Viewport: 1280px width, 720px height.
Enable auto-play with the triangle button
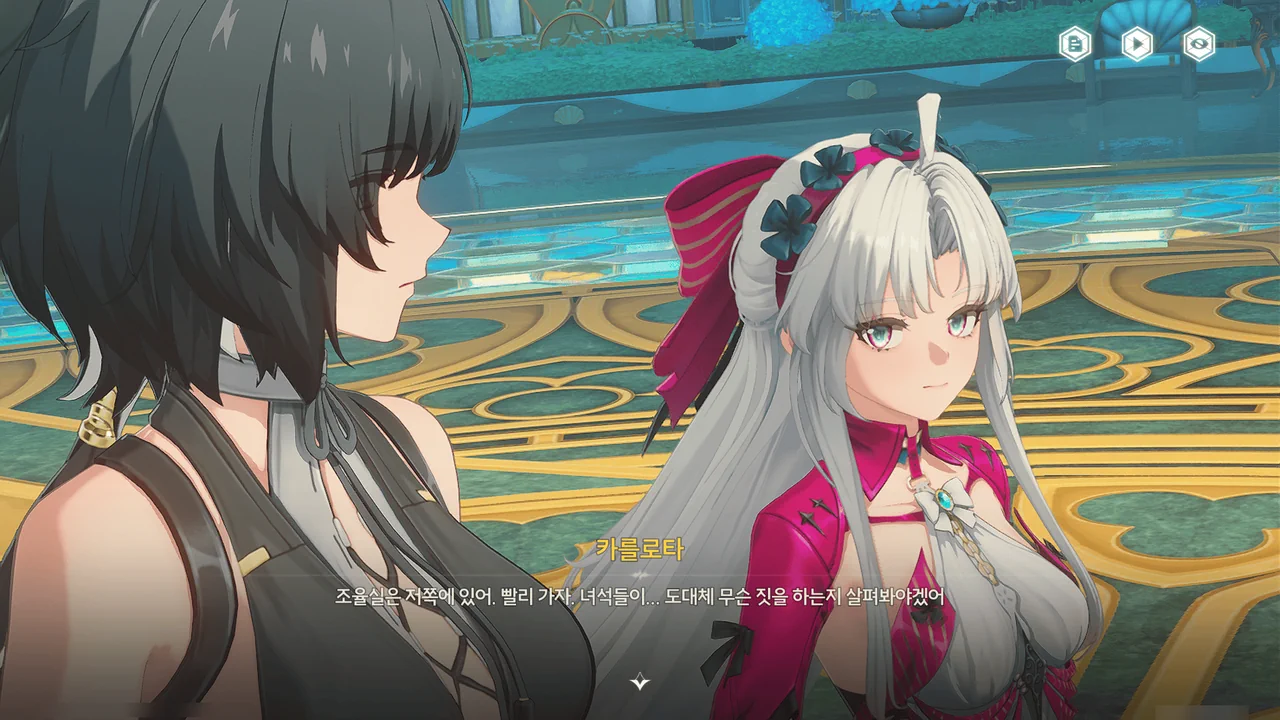pyautogui.click(x=1137, y=44)
